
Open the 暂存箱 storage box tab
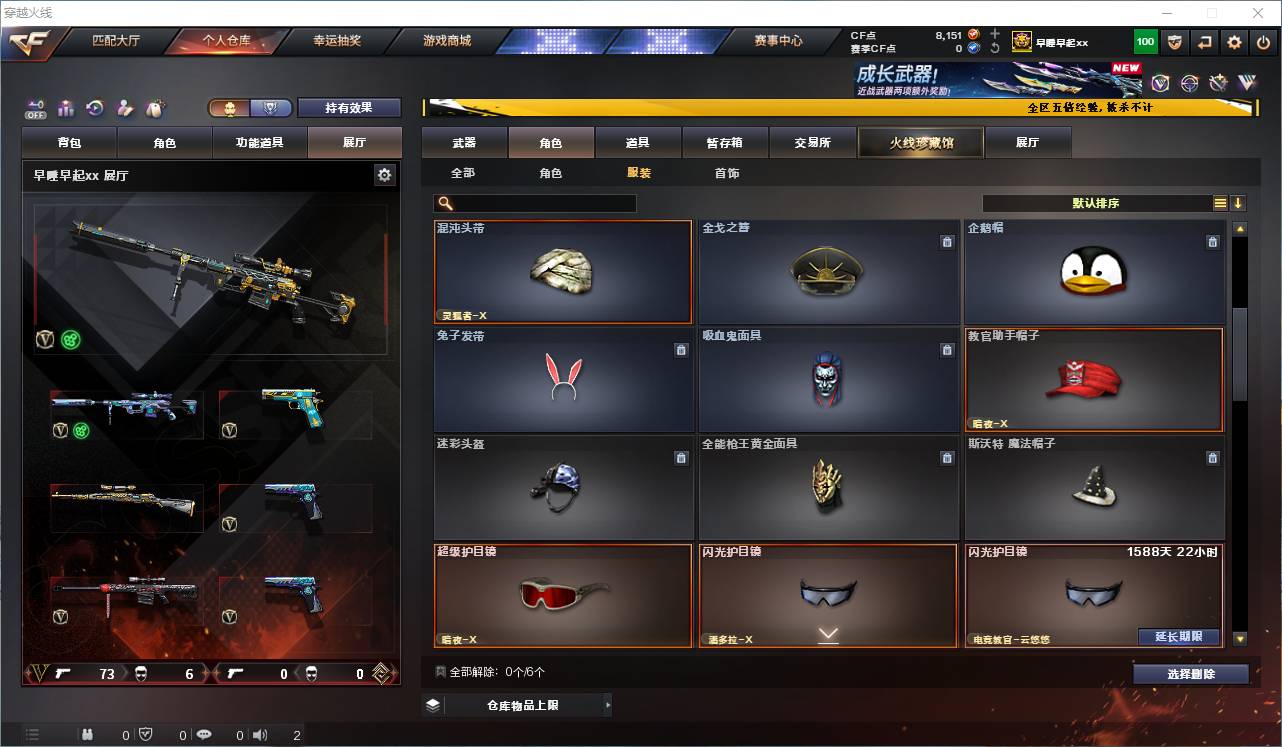[x=725, y=143]
